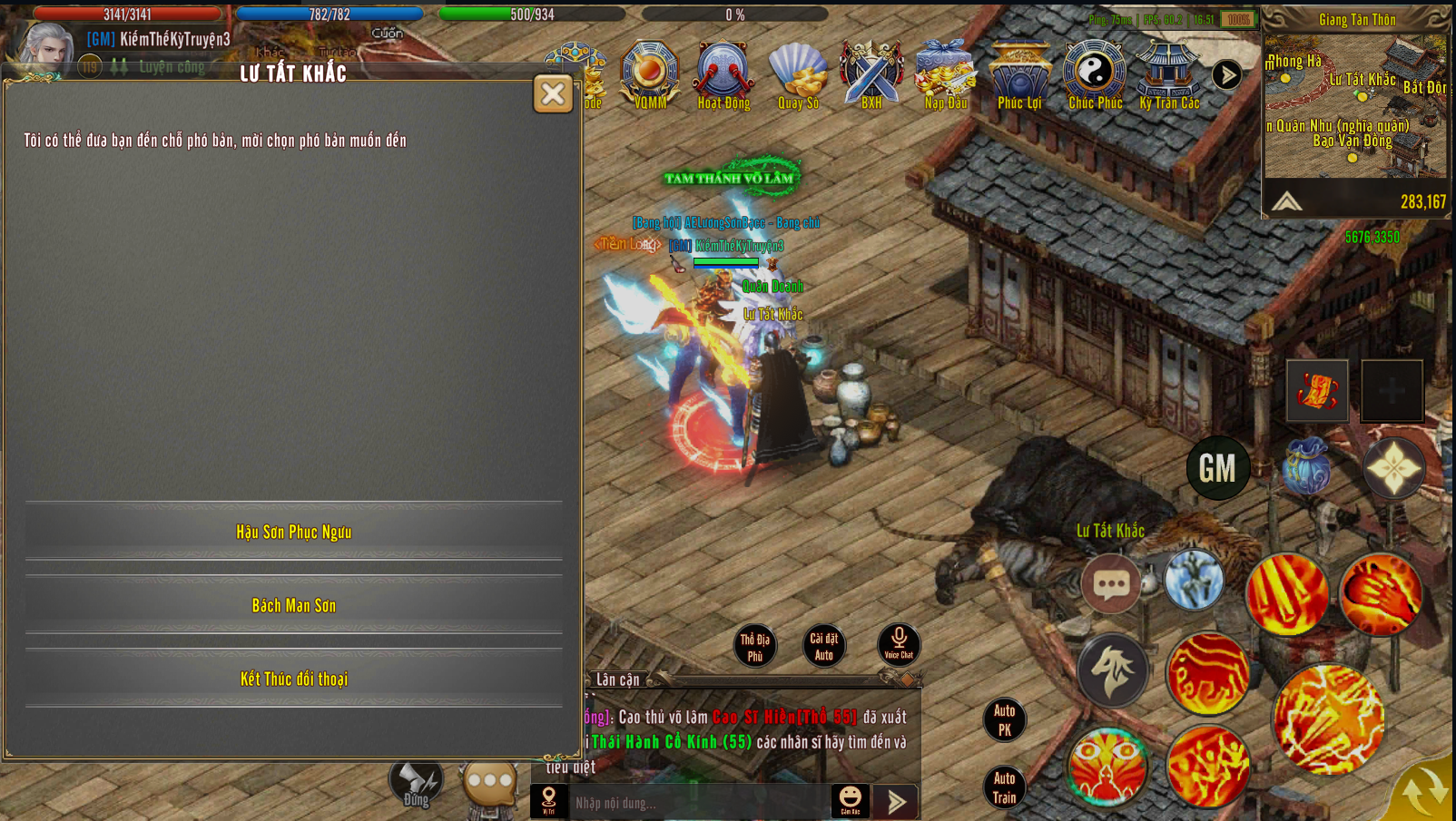Open the Hoạt Động activities menu
This screenshot has height=821, width=1456.
723,74
